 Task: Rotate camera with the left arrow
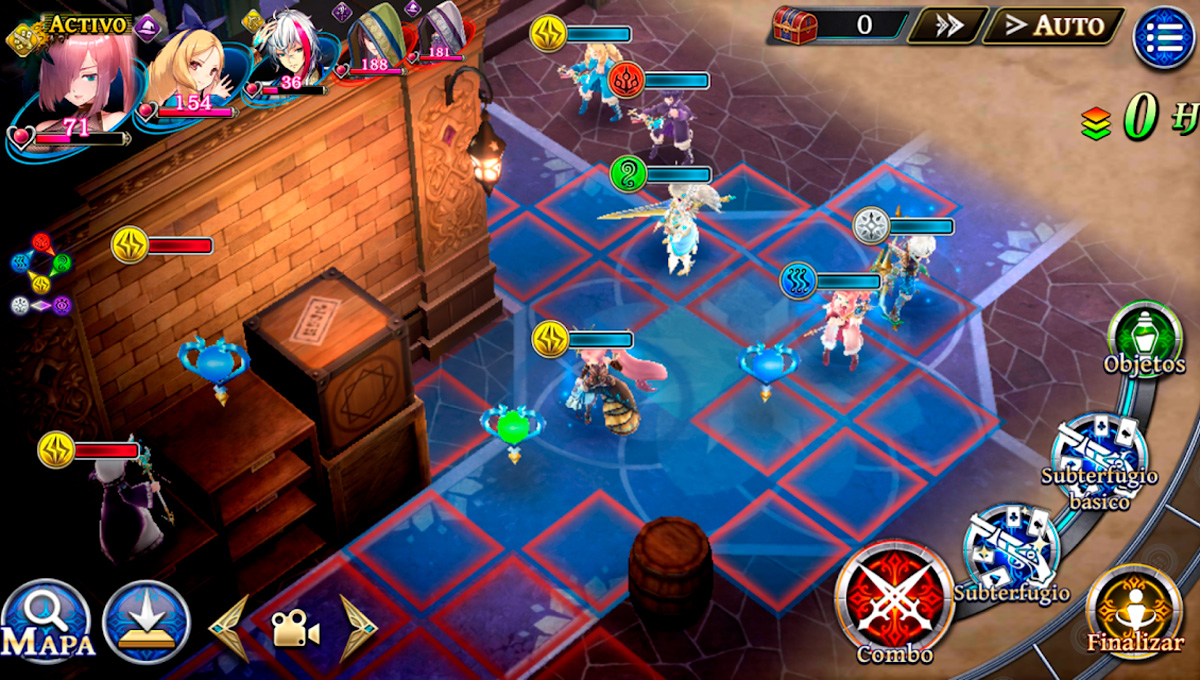pyautogui.click(x=229, y=629)
